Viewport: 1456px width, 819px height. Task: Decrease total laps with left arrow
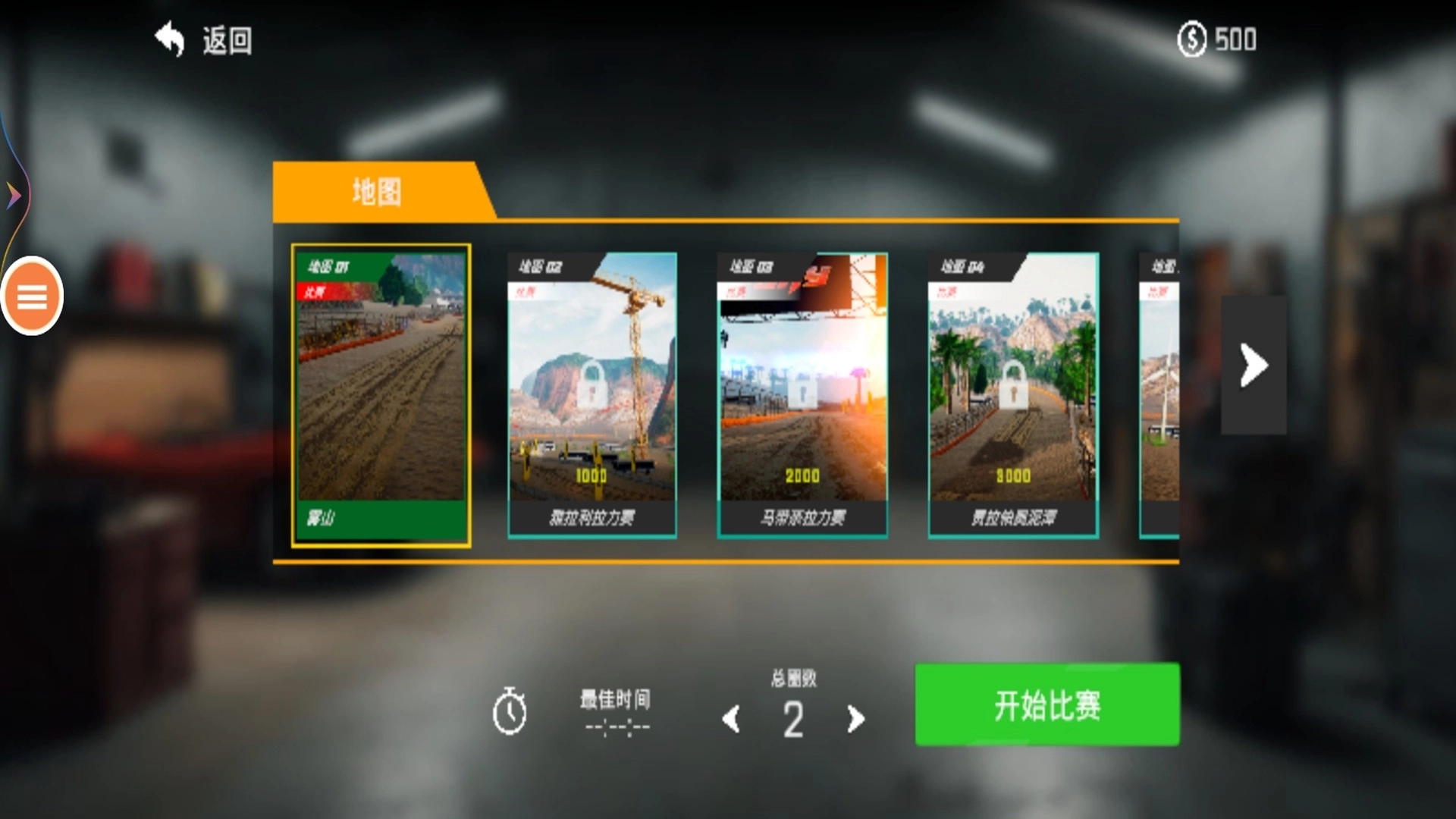point(730,719)
